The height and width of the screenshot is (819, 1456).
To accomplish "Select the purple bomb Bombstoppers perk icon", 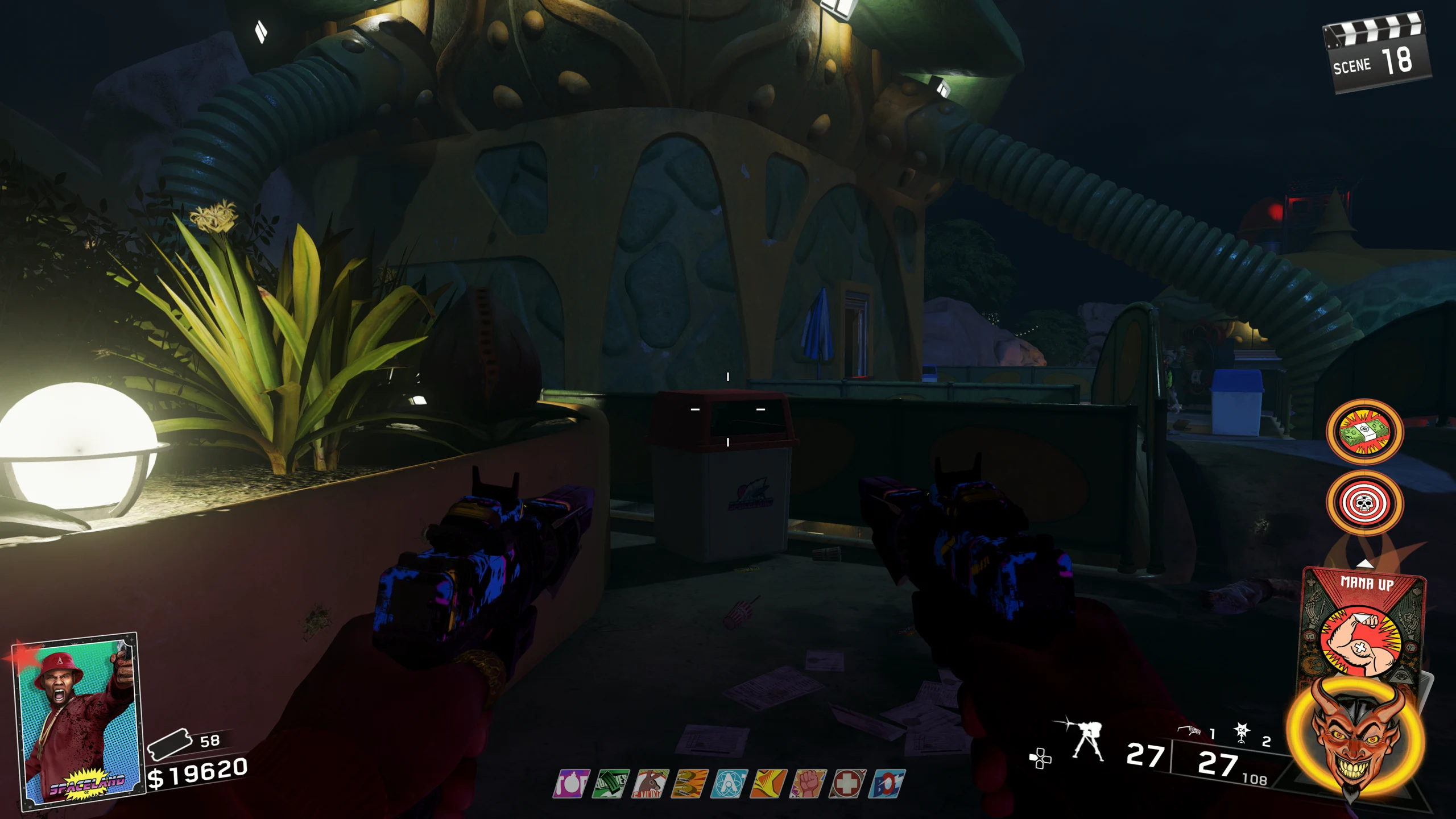I will (571, 784).
